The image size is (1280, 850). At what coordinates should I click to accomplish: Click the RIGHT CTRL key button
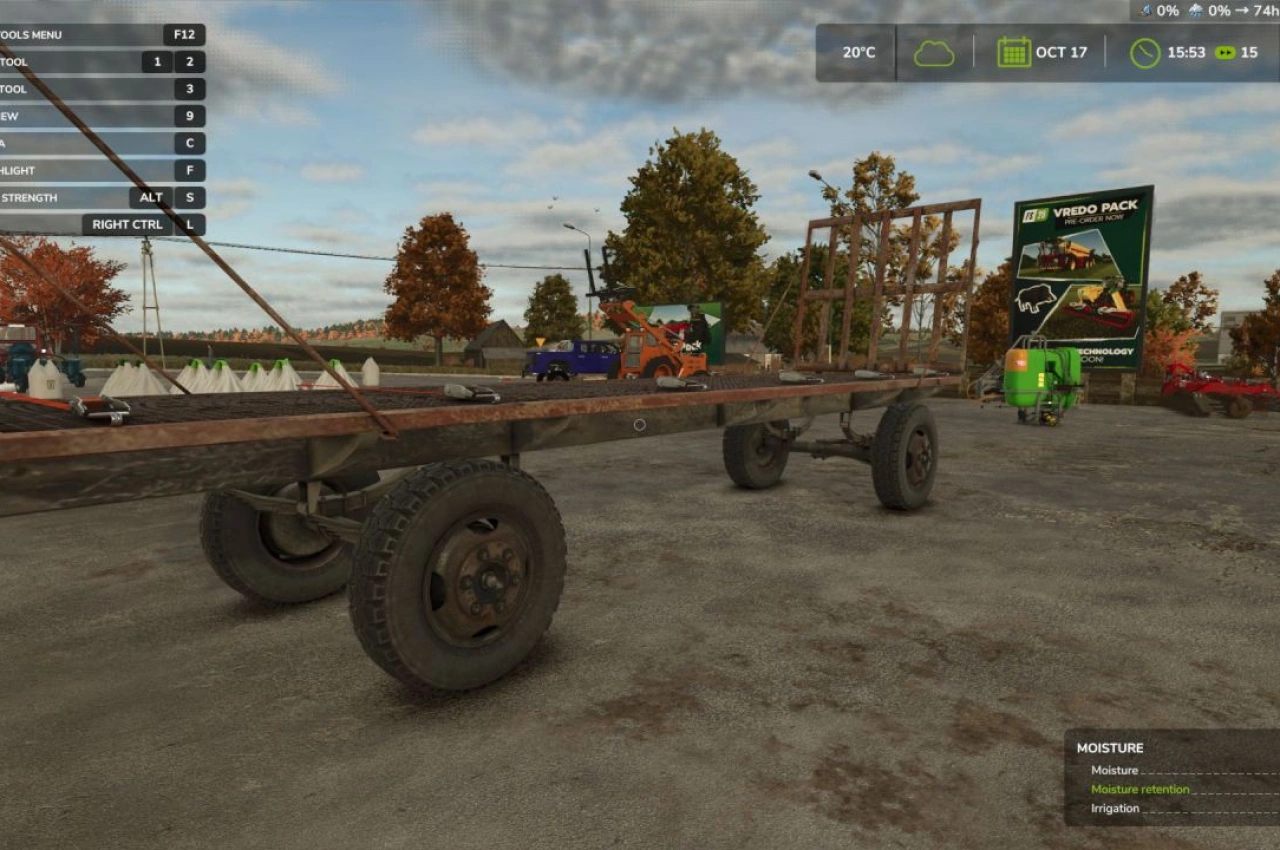pyautogui.click(x=129, y=224)
